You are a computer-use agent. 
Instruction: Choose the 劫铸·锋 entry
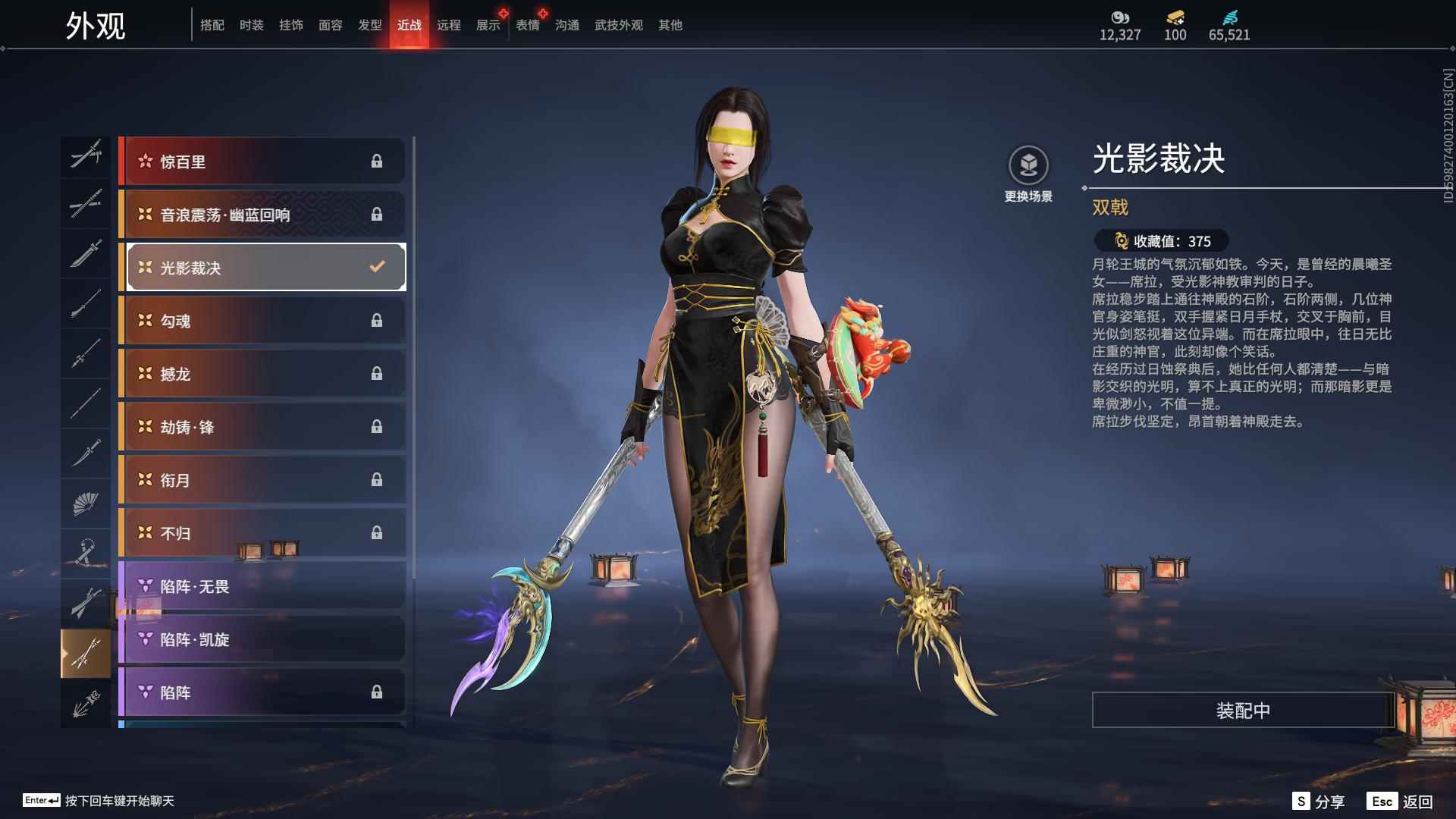pos(262,427)
